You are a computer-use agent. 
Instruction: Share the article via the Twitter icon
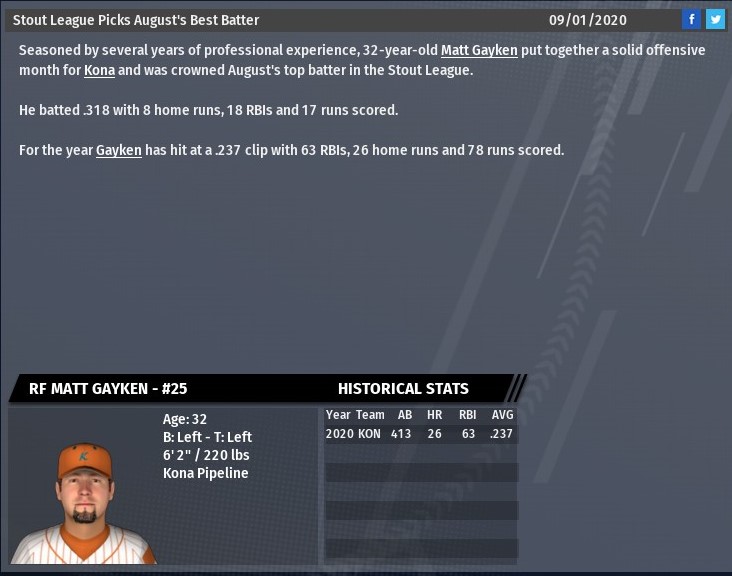pyautogui.click(x=715, y=19)
